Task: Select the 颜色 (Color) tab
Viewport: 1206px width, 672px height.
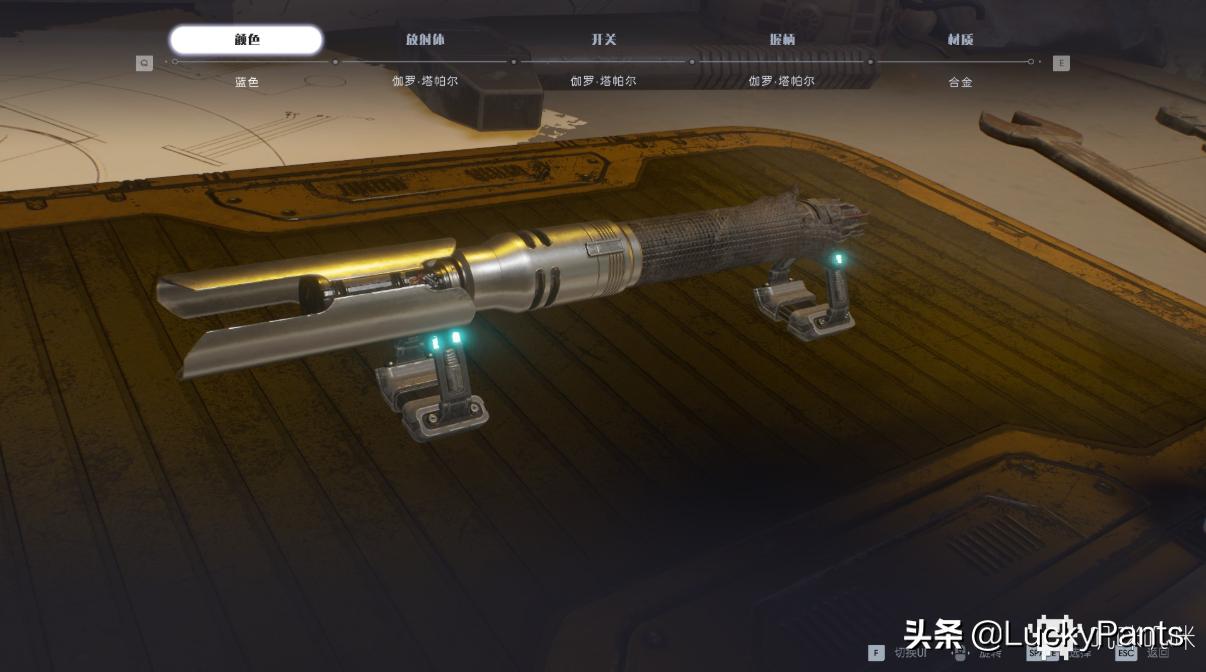Action: pos(246,40)
